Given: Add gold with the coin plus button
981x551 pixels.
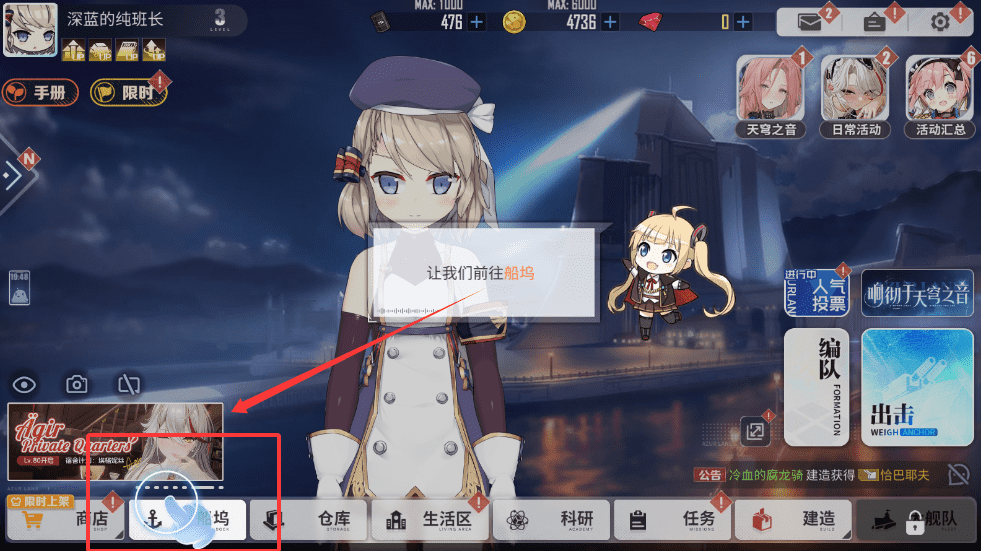Looking at the screenshot, I should 610,22.
